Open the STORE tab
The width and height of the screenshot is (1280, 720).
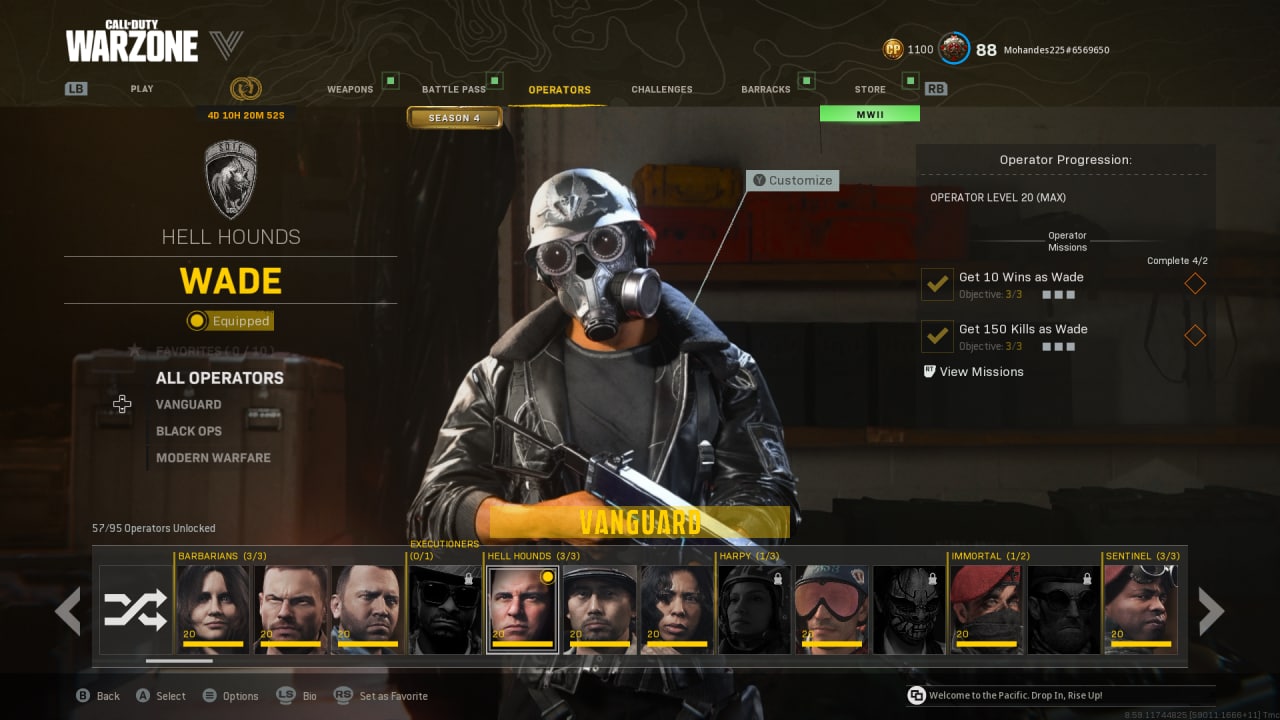[x=869, y=88]
